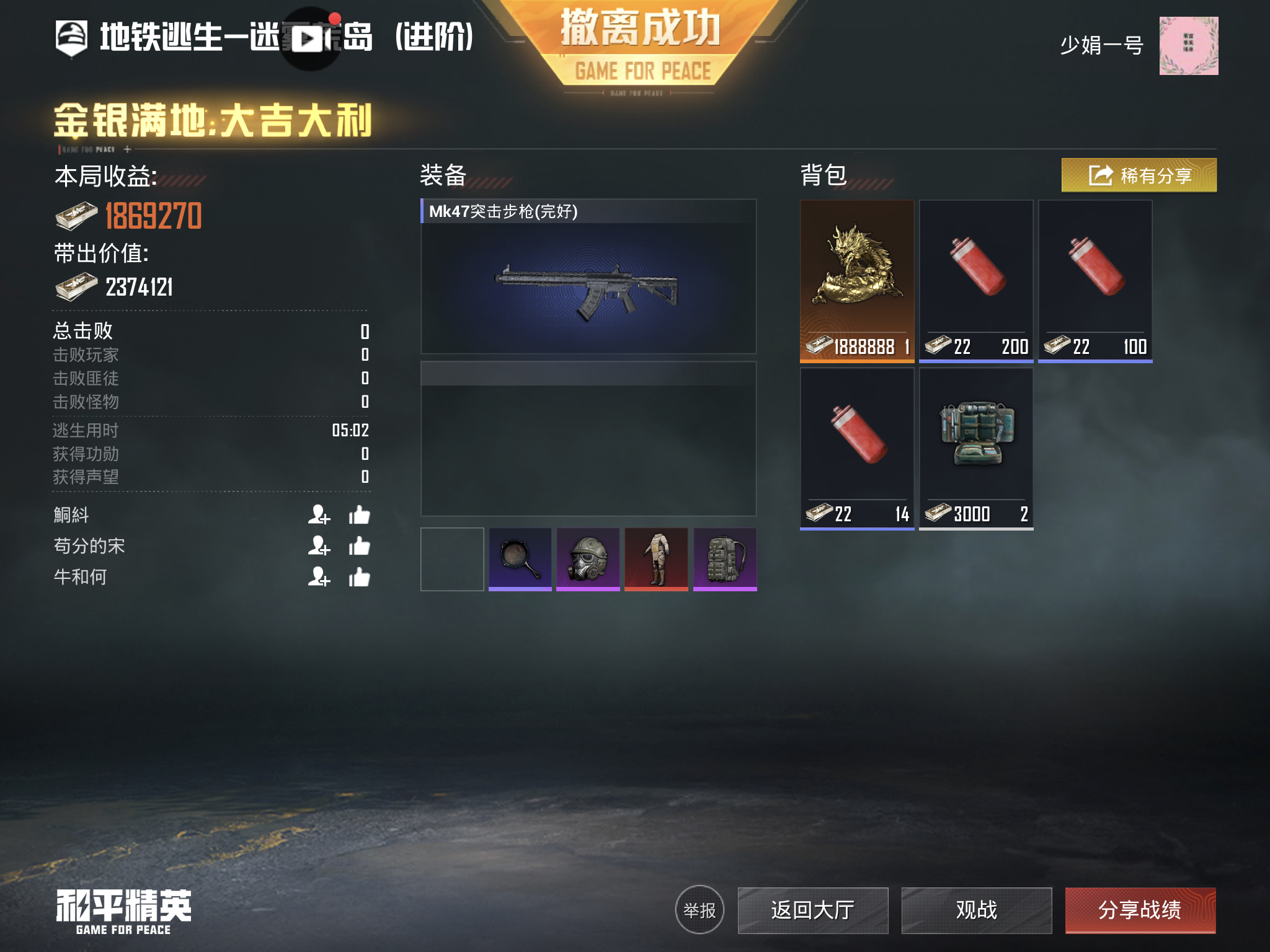The height and width of the screenshot is (952, 1270).
Task: Select the gas mask helmet equipment icon
Action: click(587, 560)
